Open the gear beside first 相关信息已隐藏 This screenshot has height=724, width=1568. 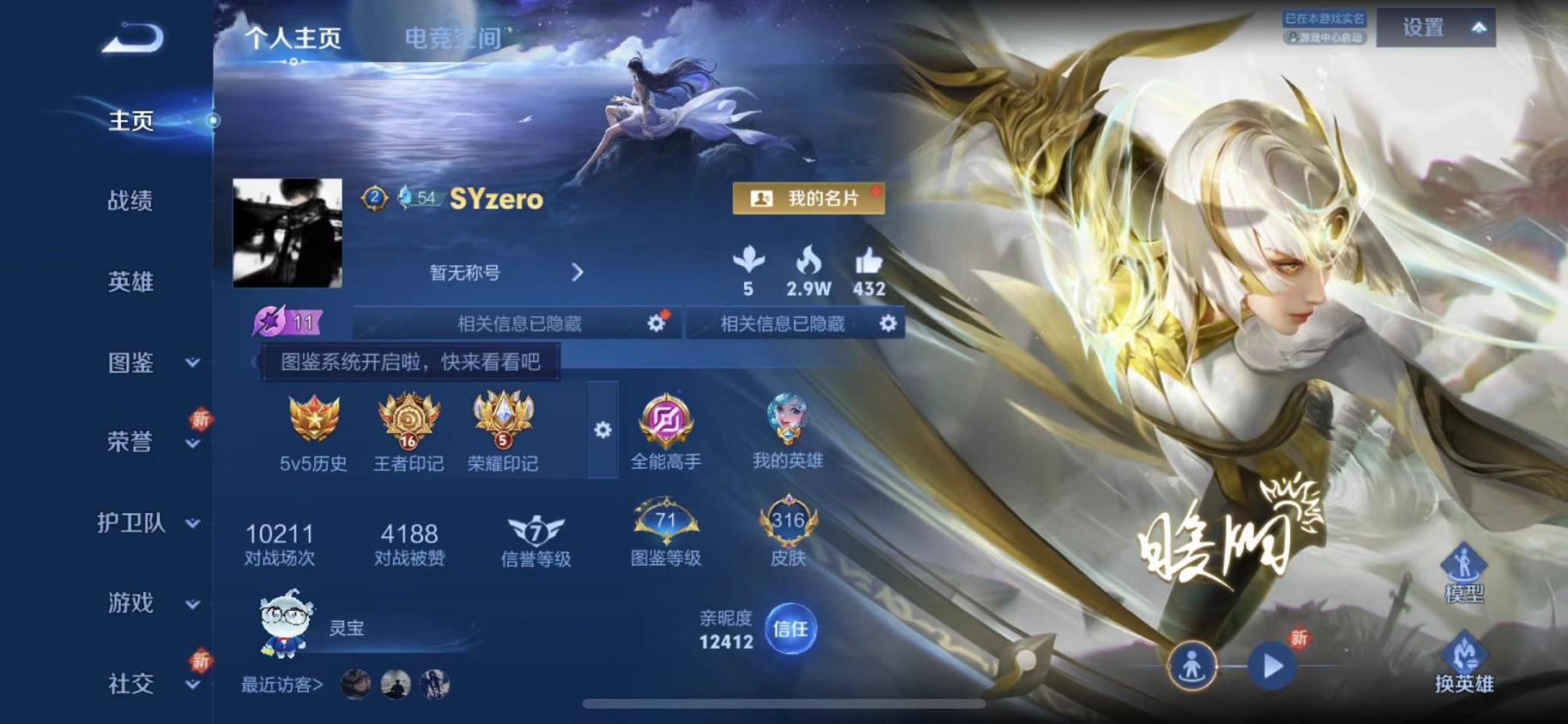pos(657,324)
